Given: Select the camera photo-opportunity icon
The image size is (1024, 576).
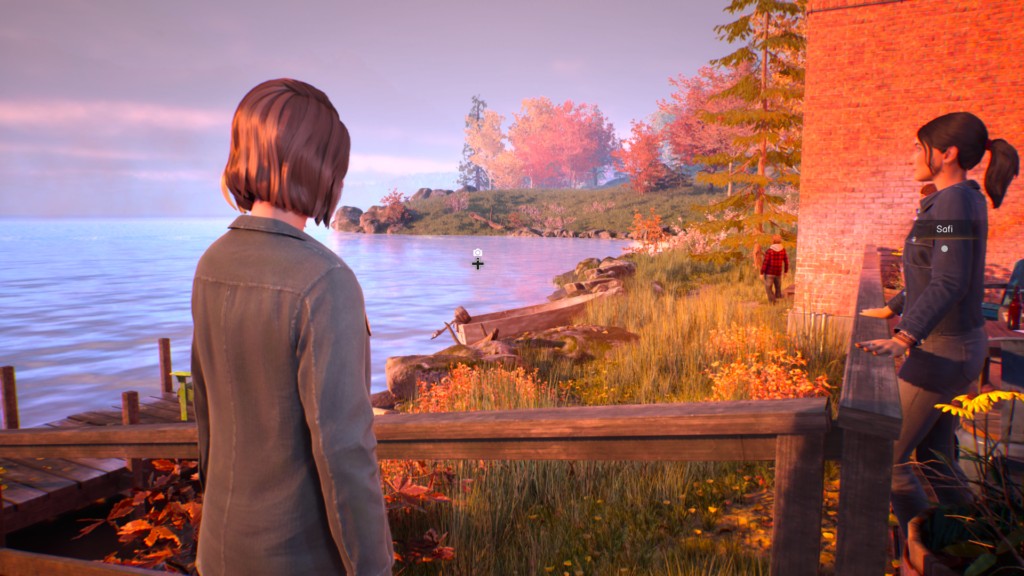Looking at the screenshot, I should (478, 253).
